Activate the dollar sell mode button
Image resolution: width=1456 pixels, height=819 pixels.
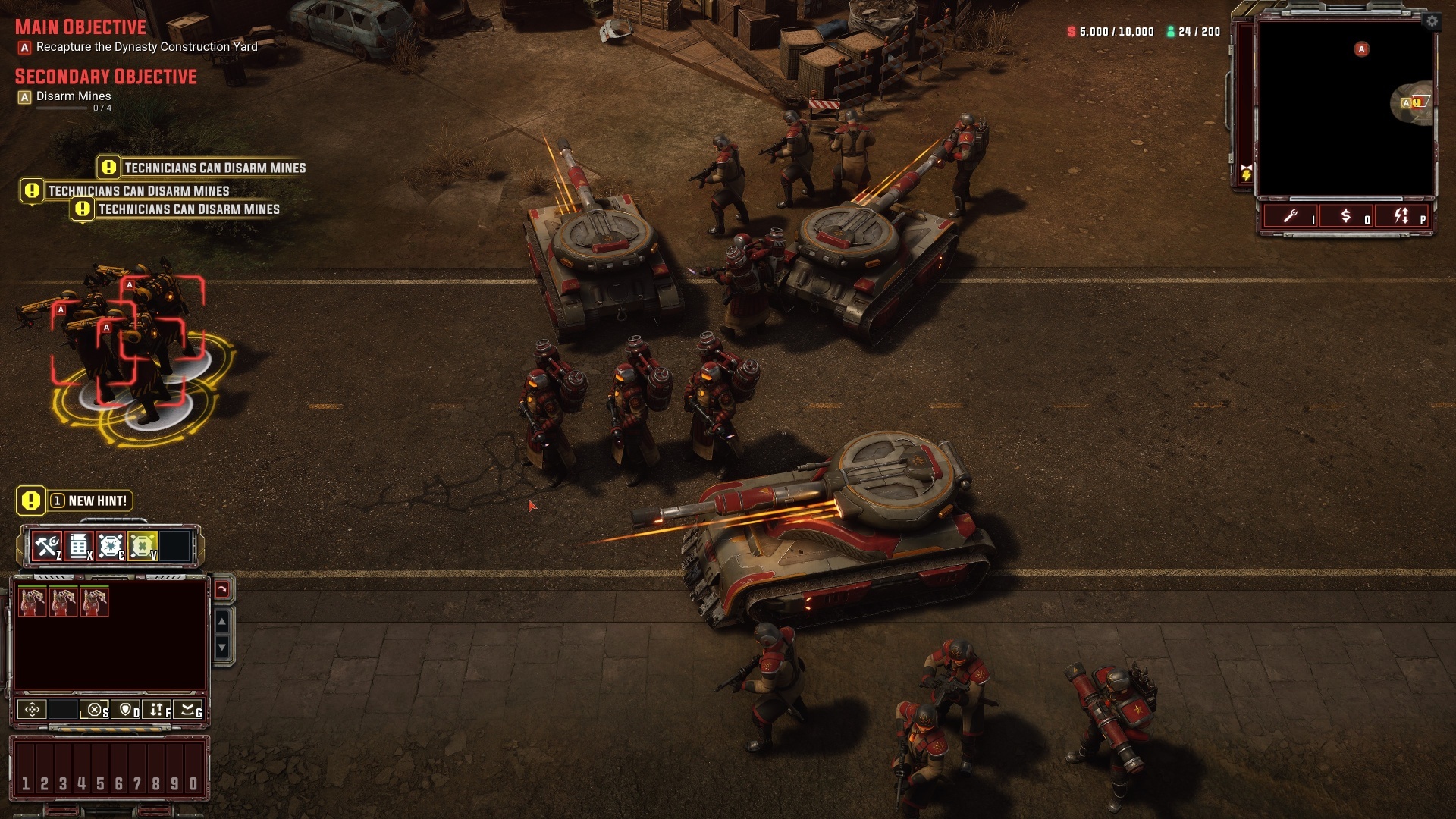pos(1346,217)
